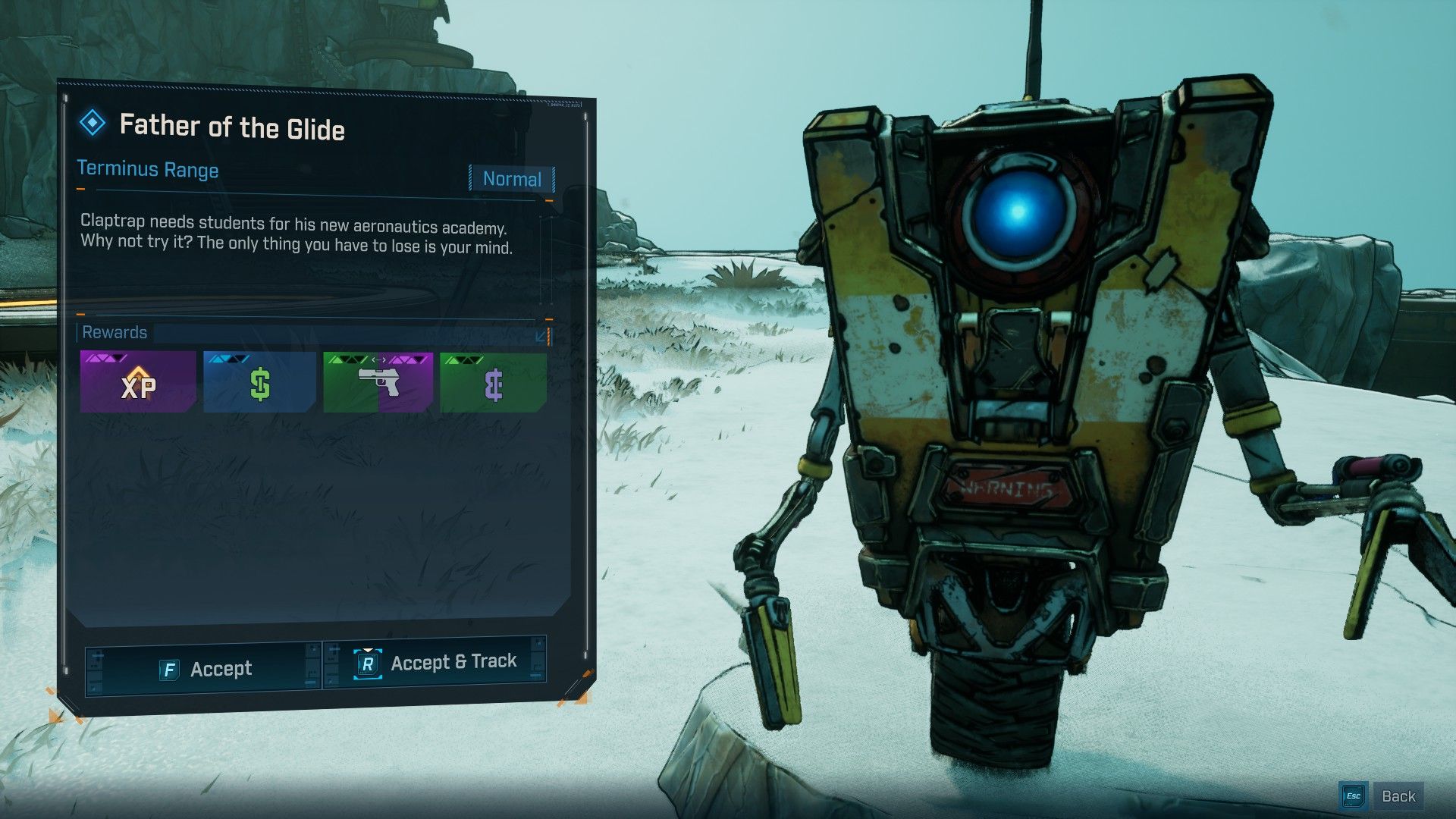
Task: Click the Normal difficulty tag
Action: point(512,179)
